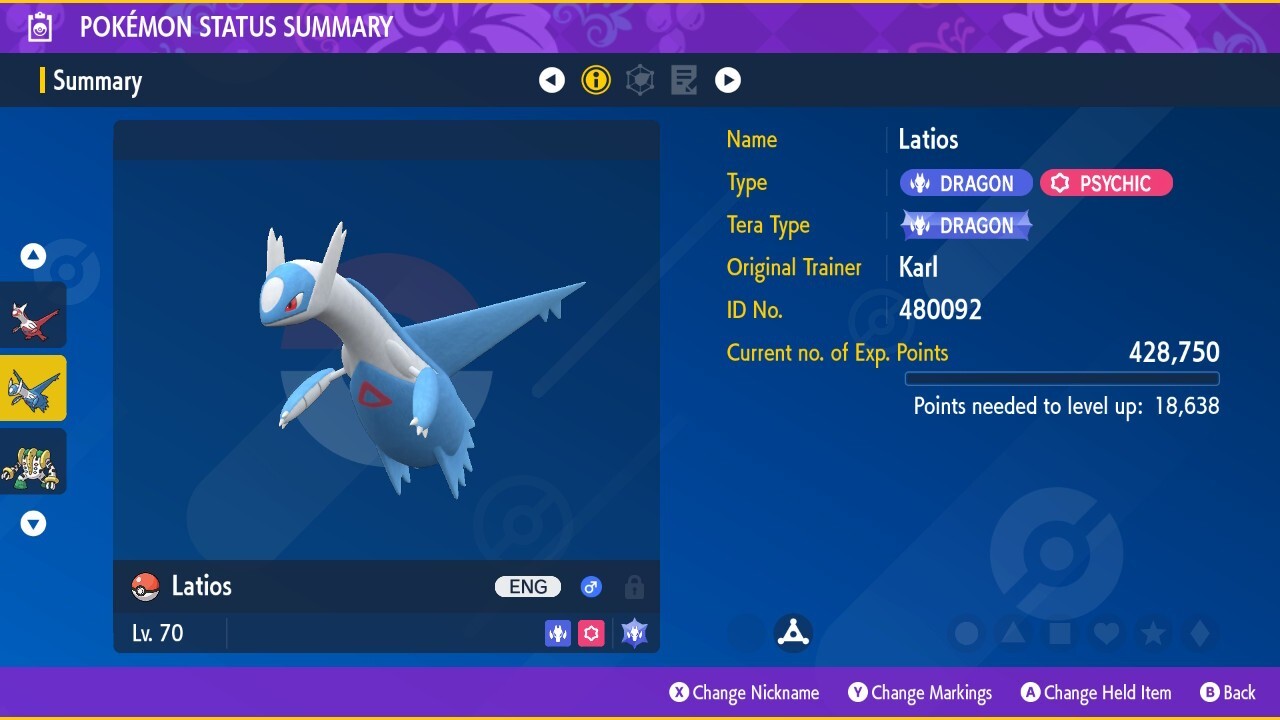Open the info summary page icon
This screenshot has width=1280, height=720.
click(596, 80)
